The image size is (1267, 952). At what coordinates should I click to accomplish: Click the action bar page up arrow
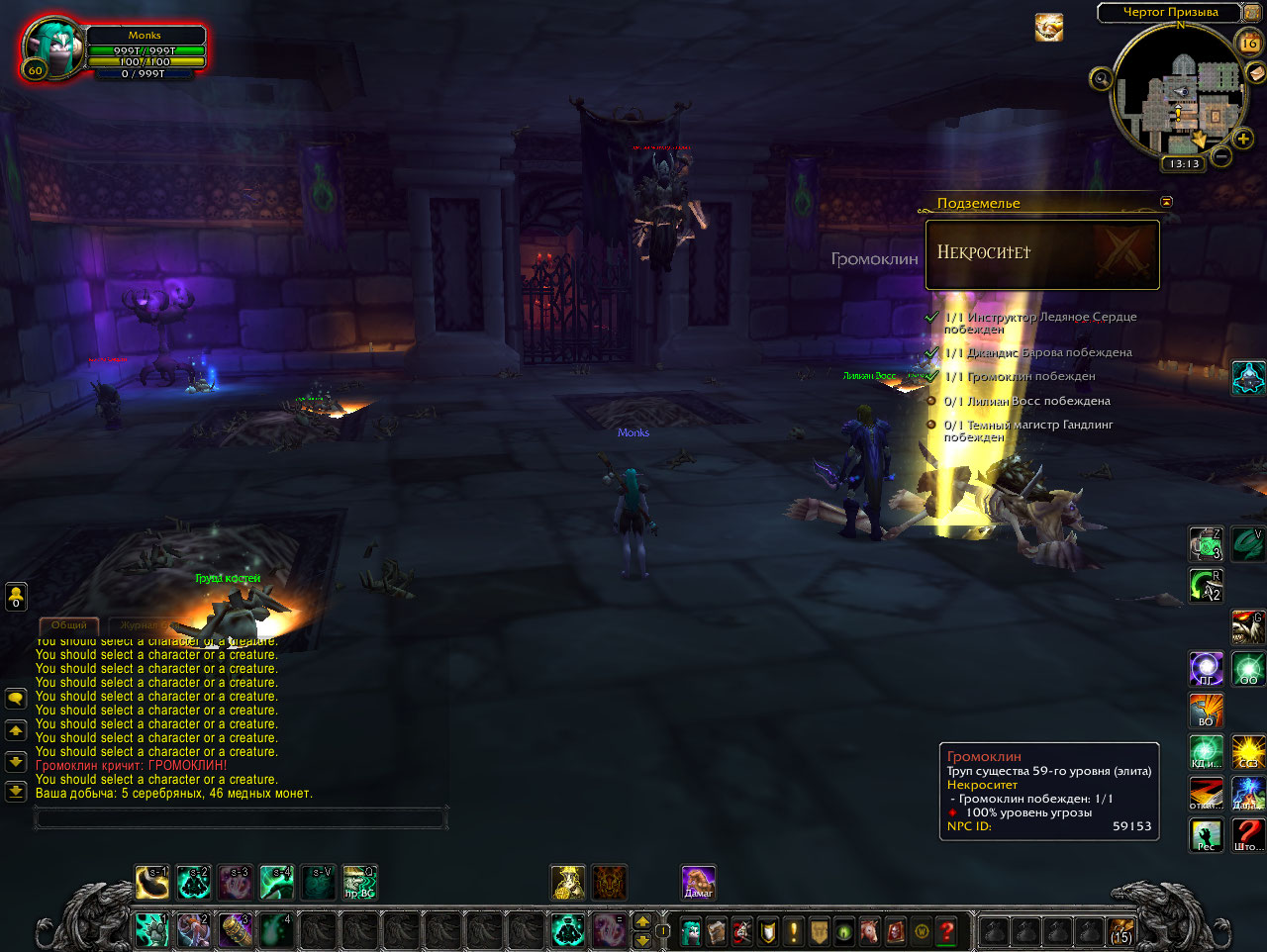pyautogui.click(x=642, y=921)
